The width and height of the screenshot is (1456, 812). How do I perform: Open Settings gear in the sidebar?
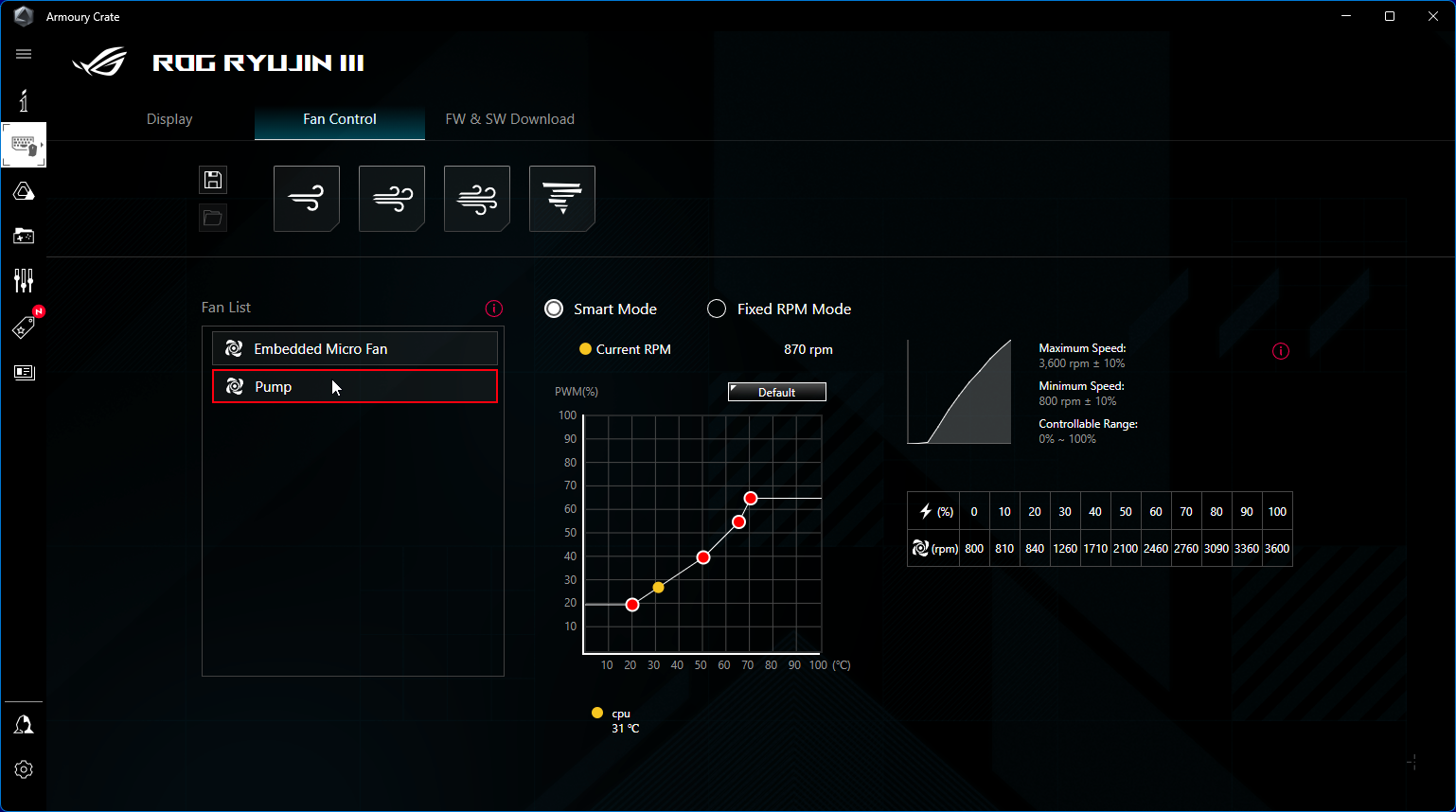pyautogui.click(x=24, y=769)
